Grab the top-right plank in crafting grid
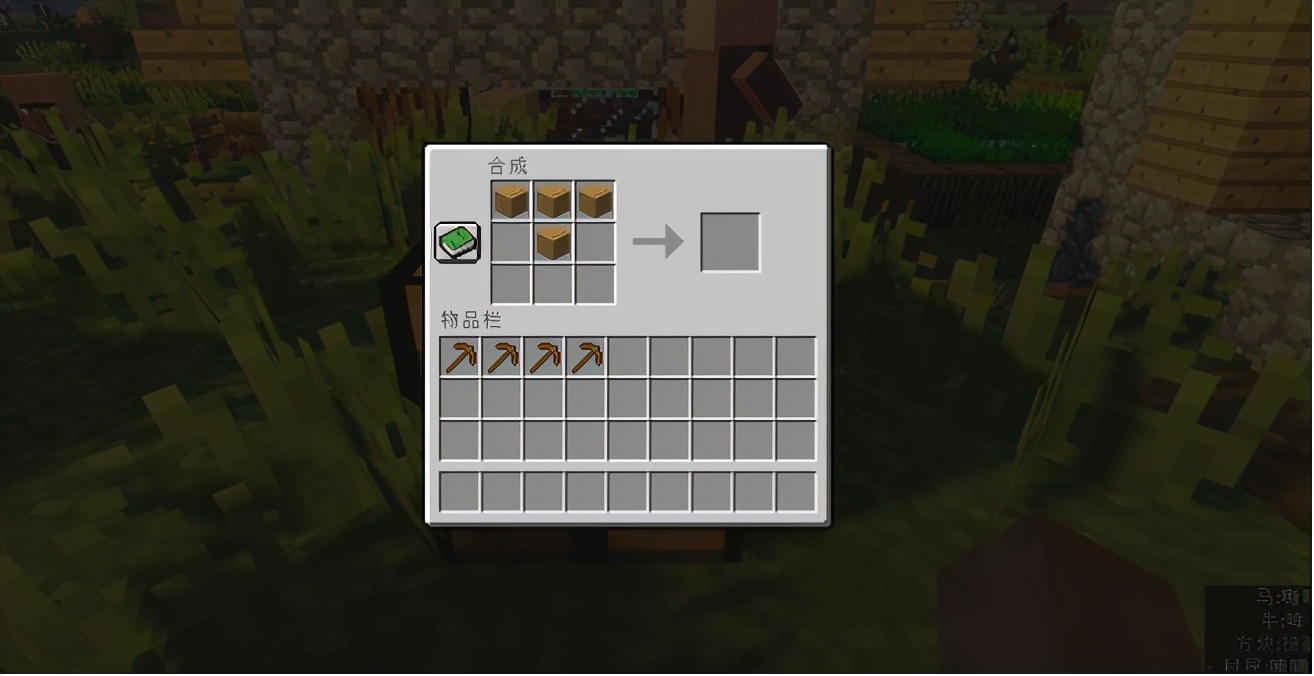The width and height of the screenshot is (1314, 676). pos(595,201)
